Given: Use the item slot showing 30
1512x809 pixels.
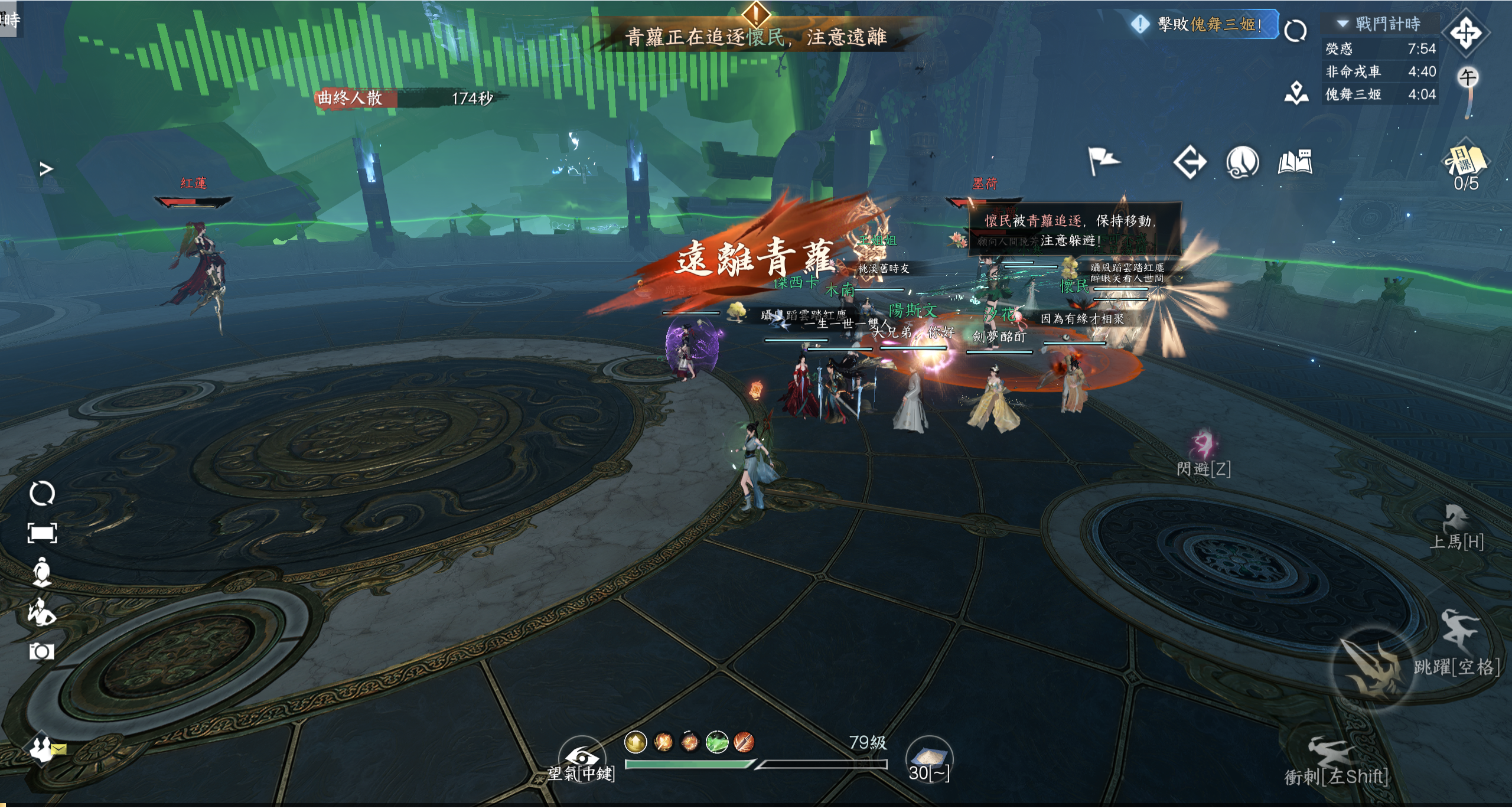Looking at the screenshot, I should pyautogui.click(x=929, y=758).
